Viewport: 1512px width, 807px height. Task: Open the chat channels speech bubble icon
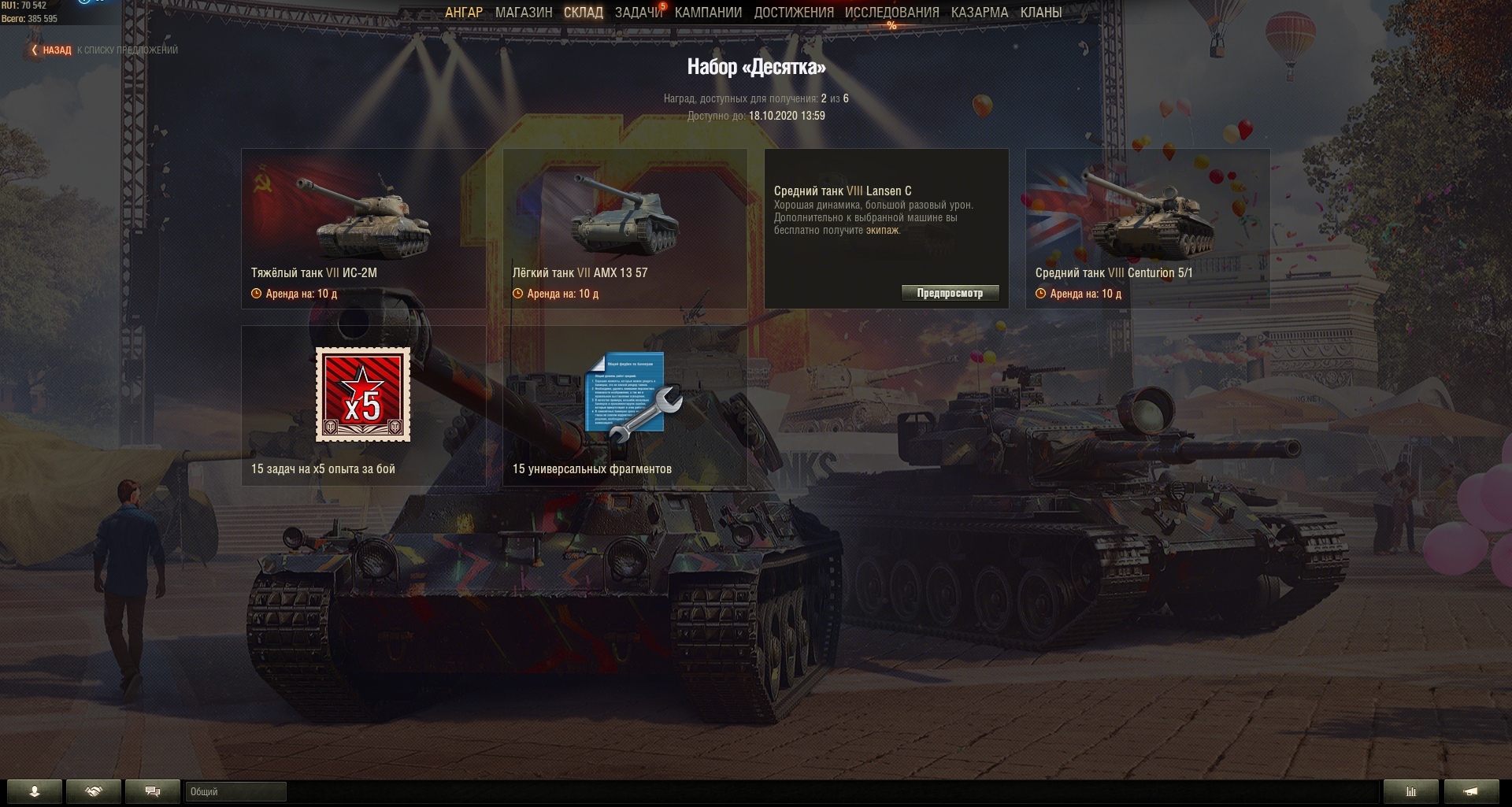153,792
